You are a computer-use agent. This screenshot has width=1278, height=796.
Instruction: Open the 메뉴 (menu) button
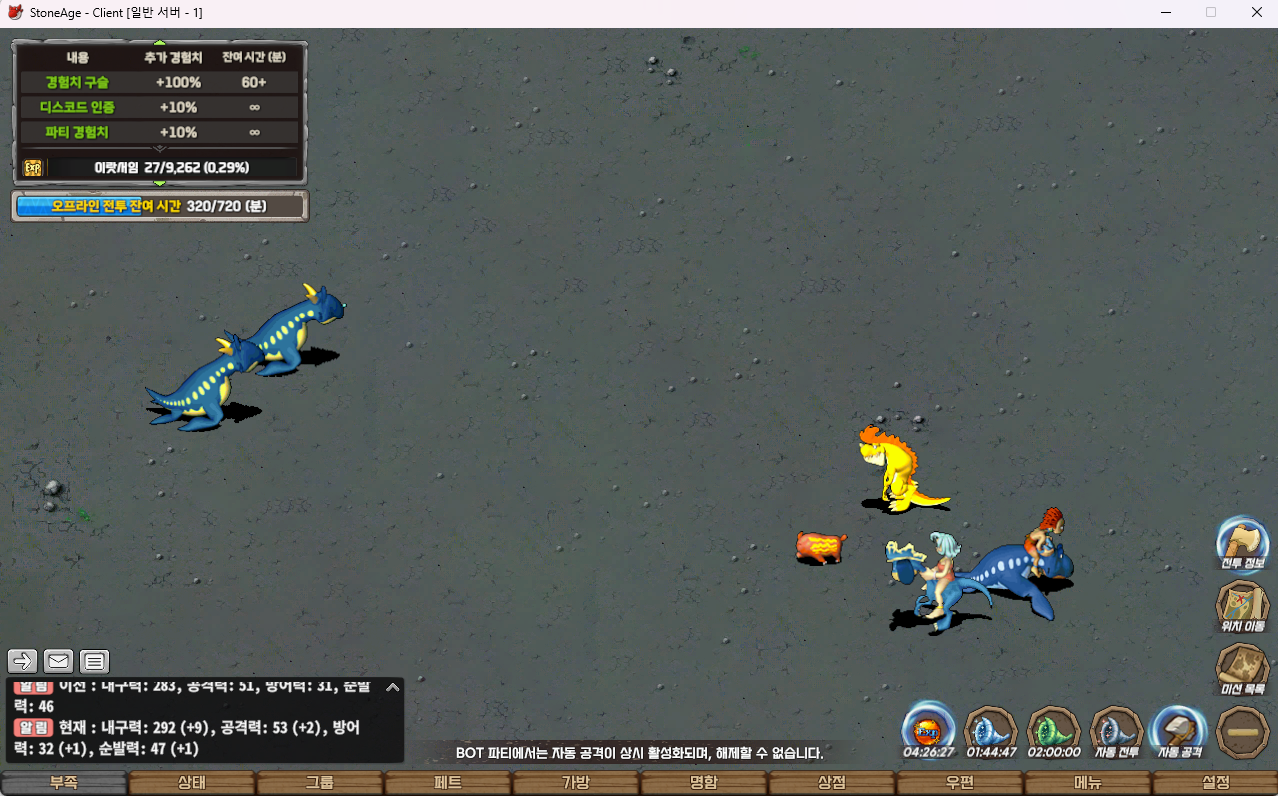1088,783
